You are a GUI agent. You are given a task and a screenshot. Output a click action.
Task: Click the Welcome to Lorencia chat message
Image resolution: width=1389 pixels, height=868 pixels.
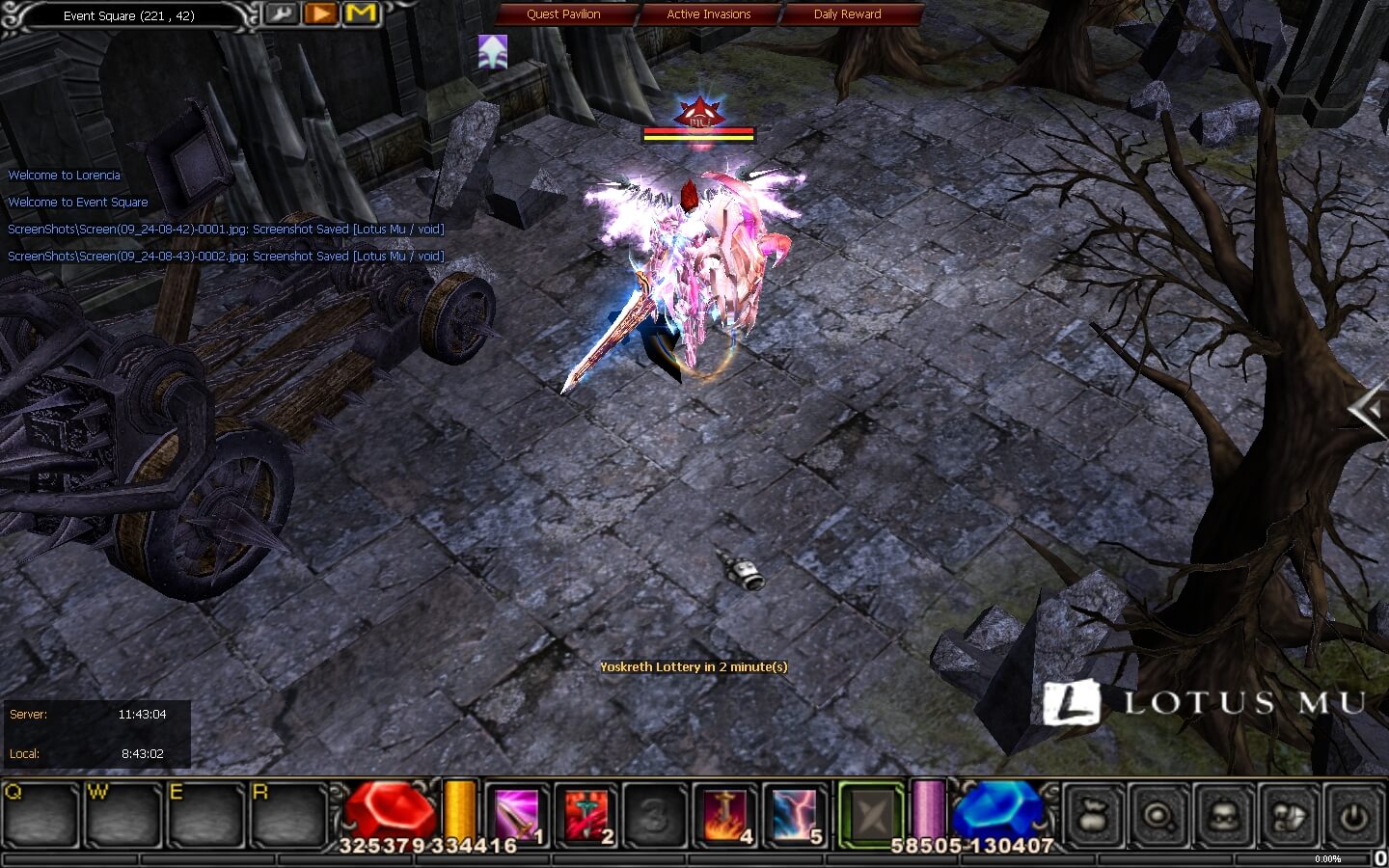click(64, 175)
